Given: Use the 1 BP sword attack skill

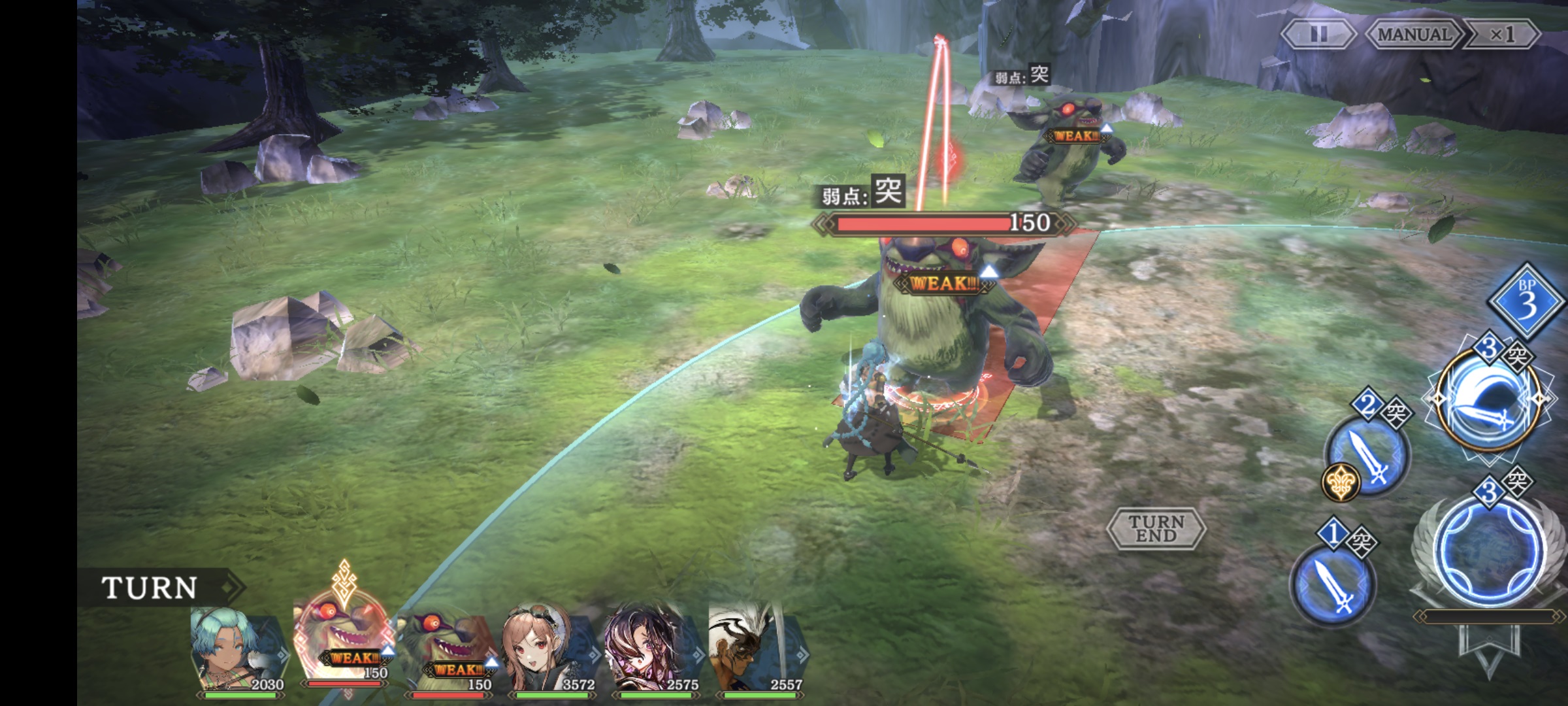Looking at the screenshot, I should [x=1333, y=585].
